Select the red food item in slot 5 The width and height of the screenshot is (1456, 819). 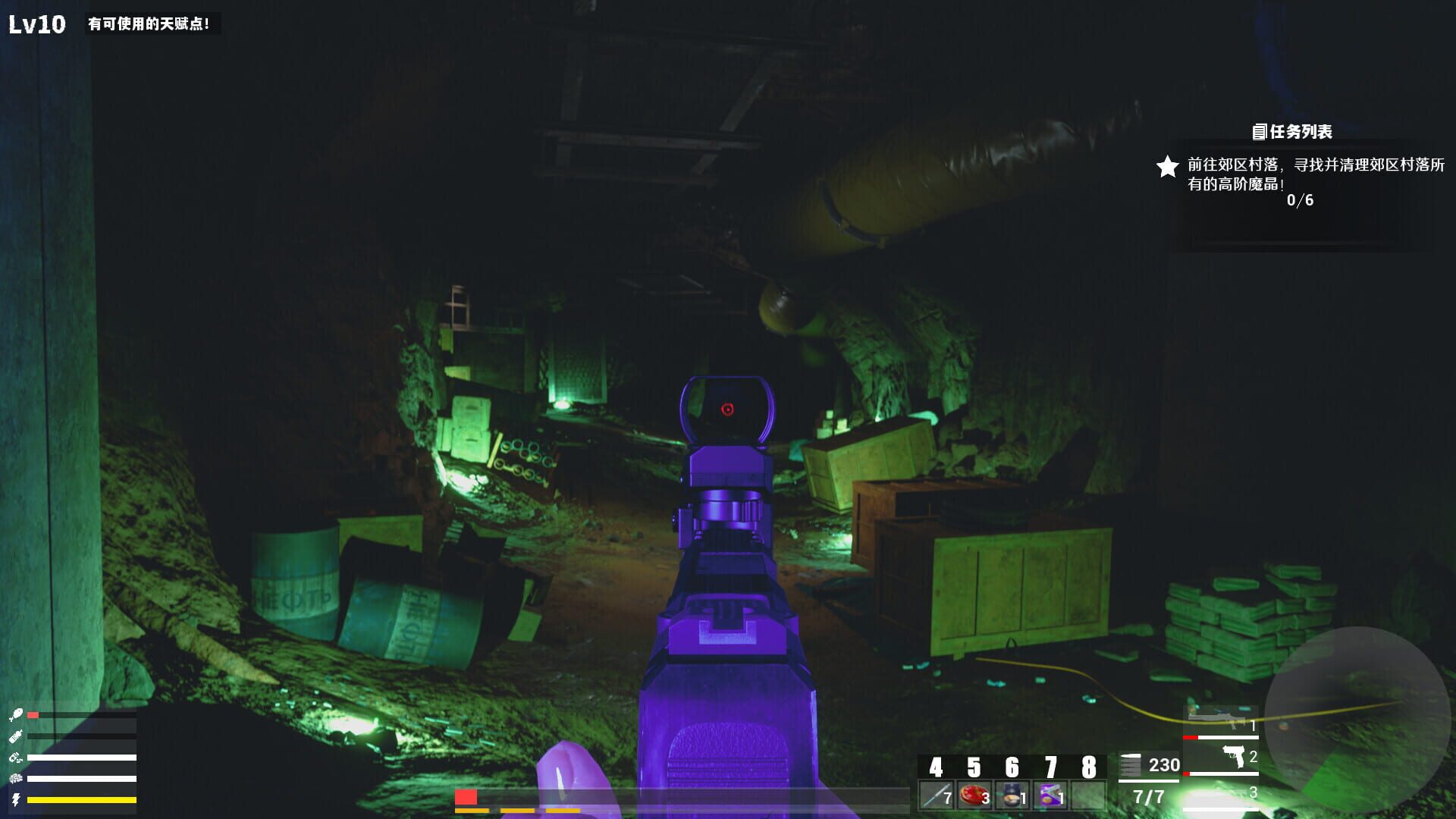pos(974,795)
